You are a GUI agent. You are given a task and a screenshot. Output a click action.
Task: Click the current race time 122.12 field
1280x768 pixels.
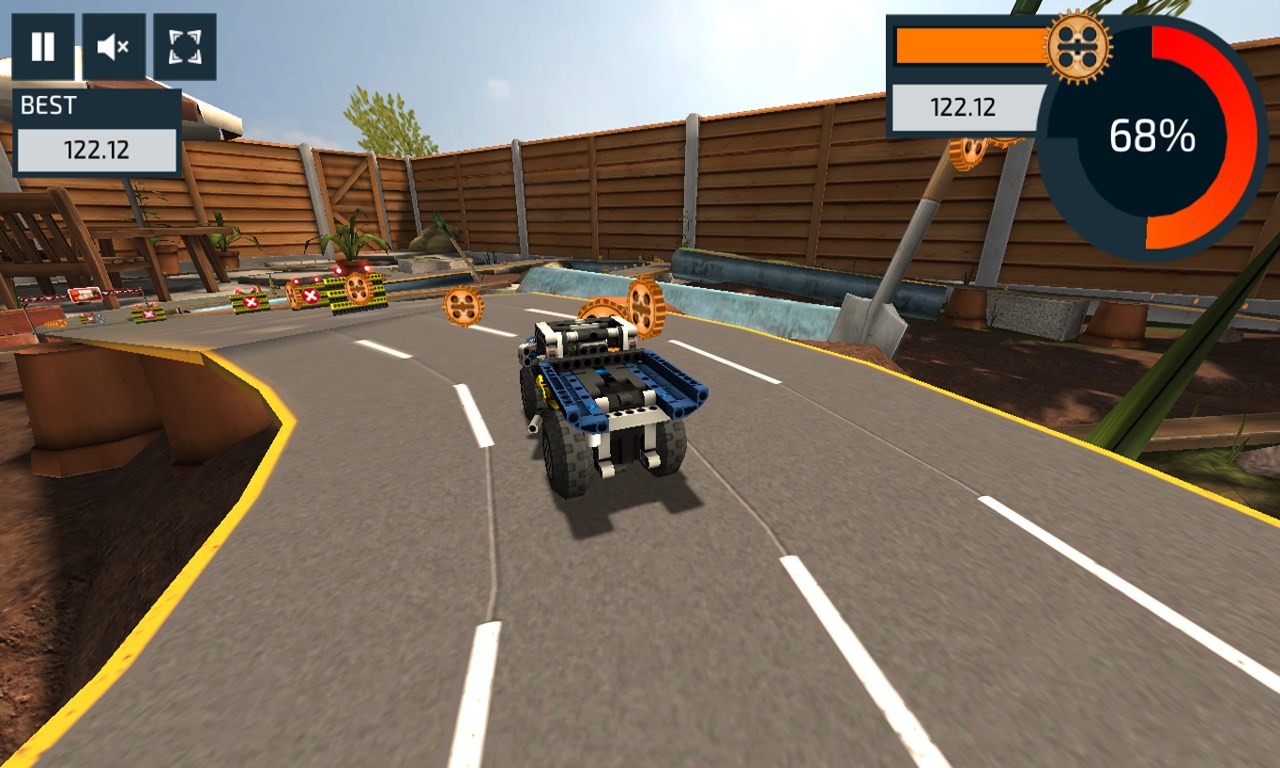(x=965, y=109)
